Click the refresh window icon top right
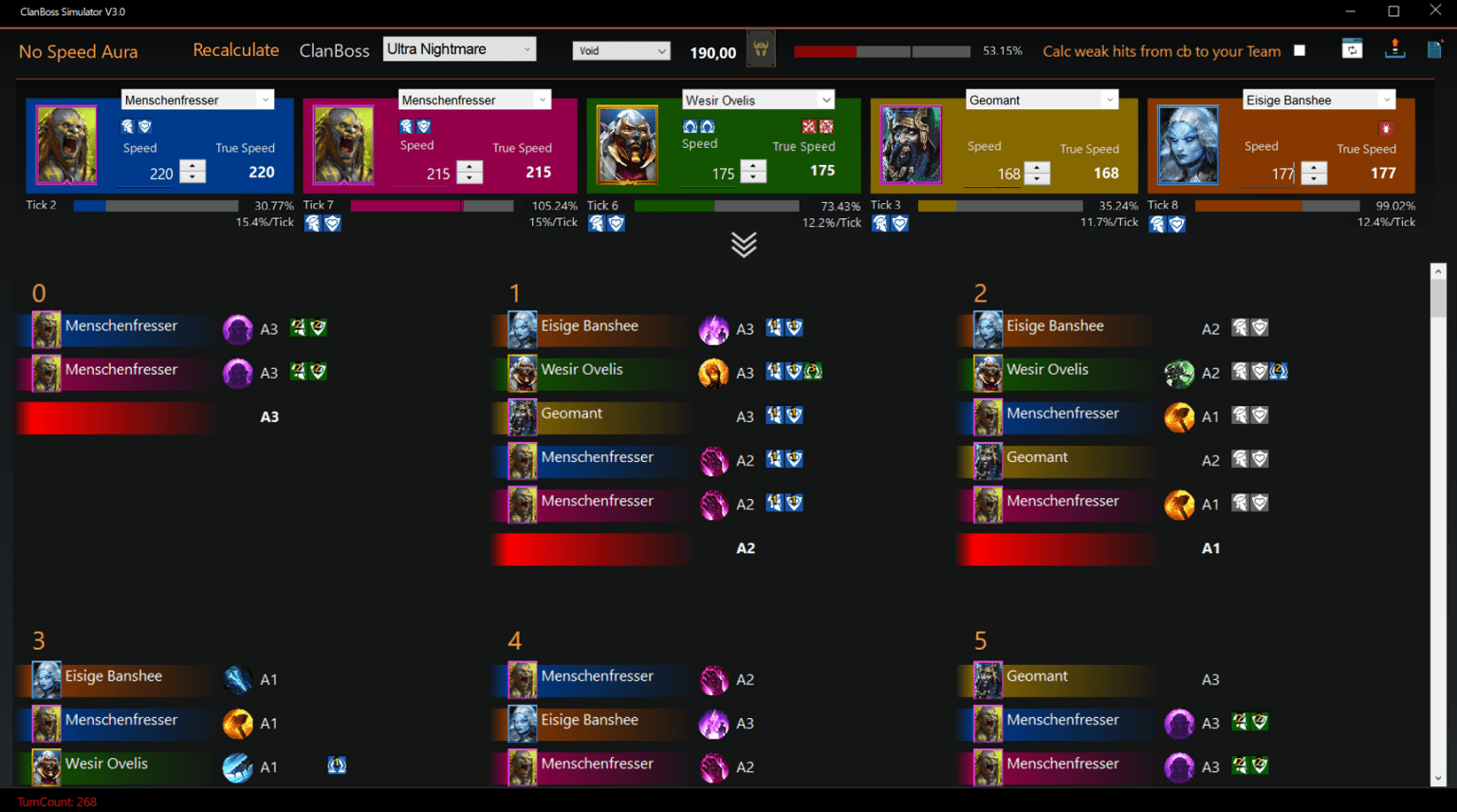This screenshot has width=1457, height=812. pos(1352,48)
